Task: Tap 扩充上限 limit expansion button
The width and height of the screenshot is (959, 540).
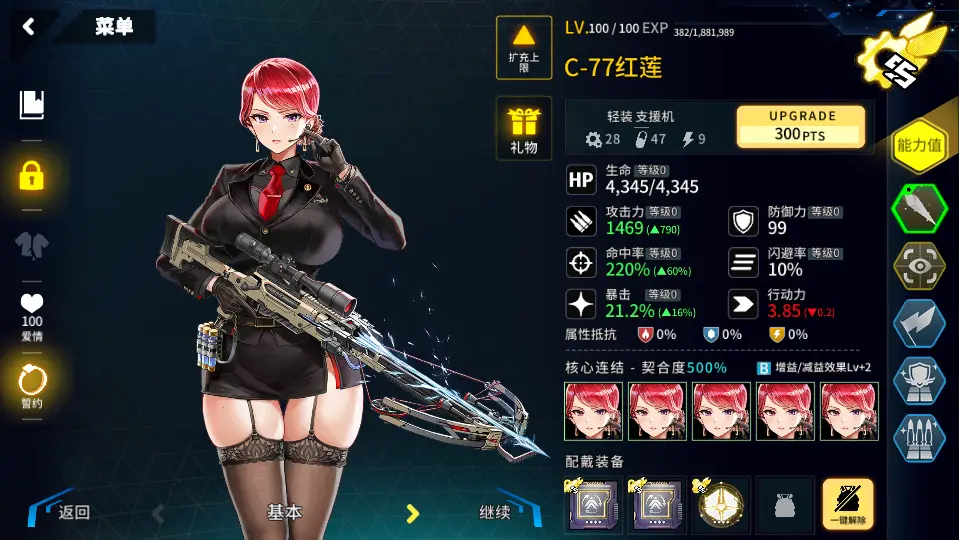Action: click(524, 48)
